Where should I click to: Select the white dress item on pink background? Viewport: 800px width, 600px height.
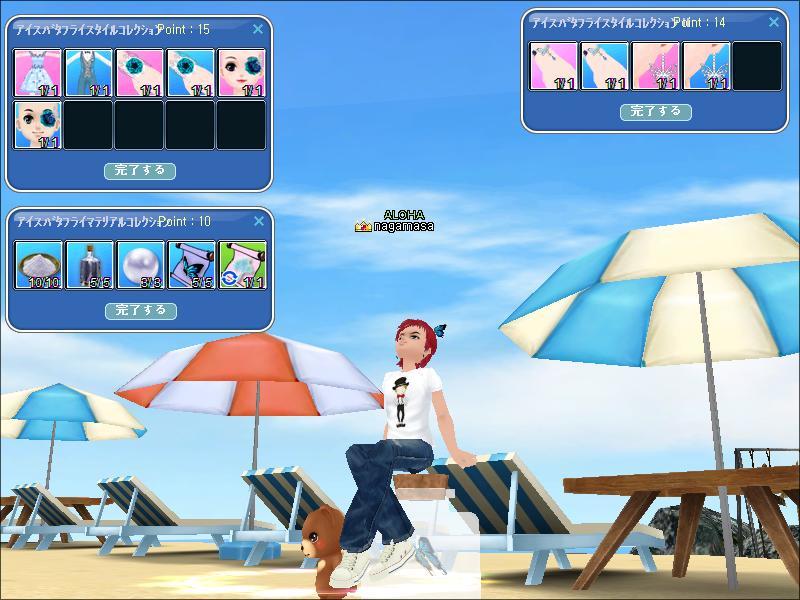[38, 73]
